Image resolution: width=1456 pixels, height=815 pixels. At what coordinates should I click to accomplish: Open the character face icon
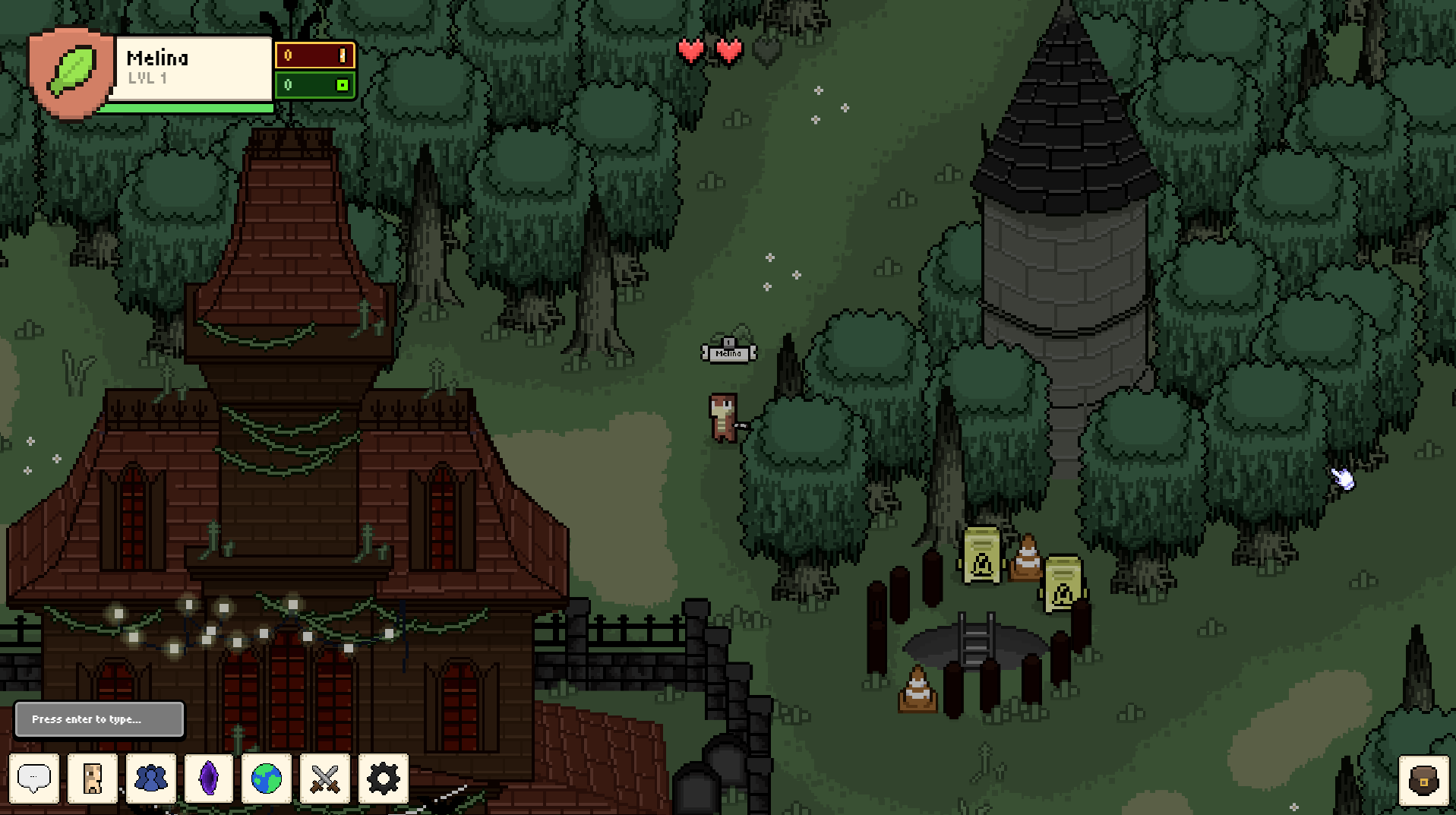click(x=93, y=778)
